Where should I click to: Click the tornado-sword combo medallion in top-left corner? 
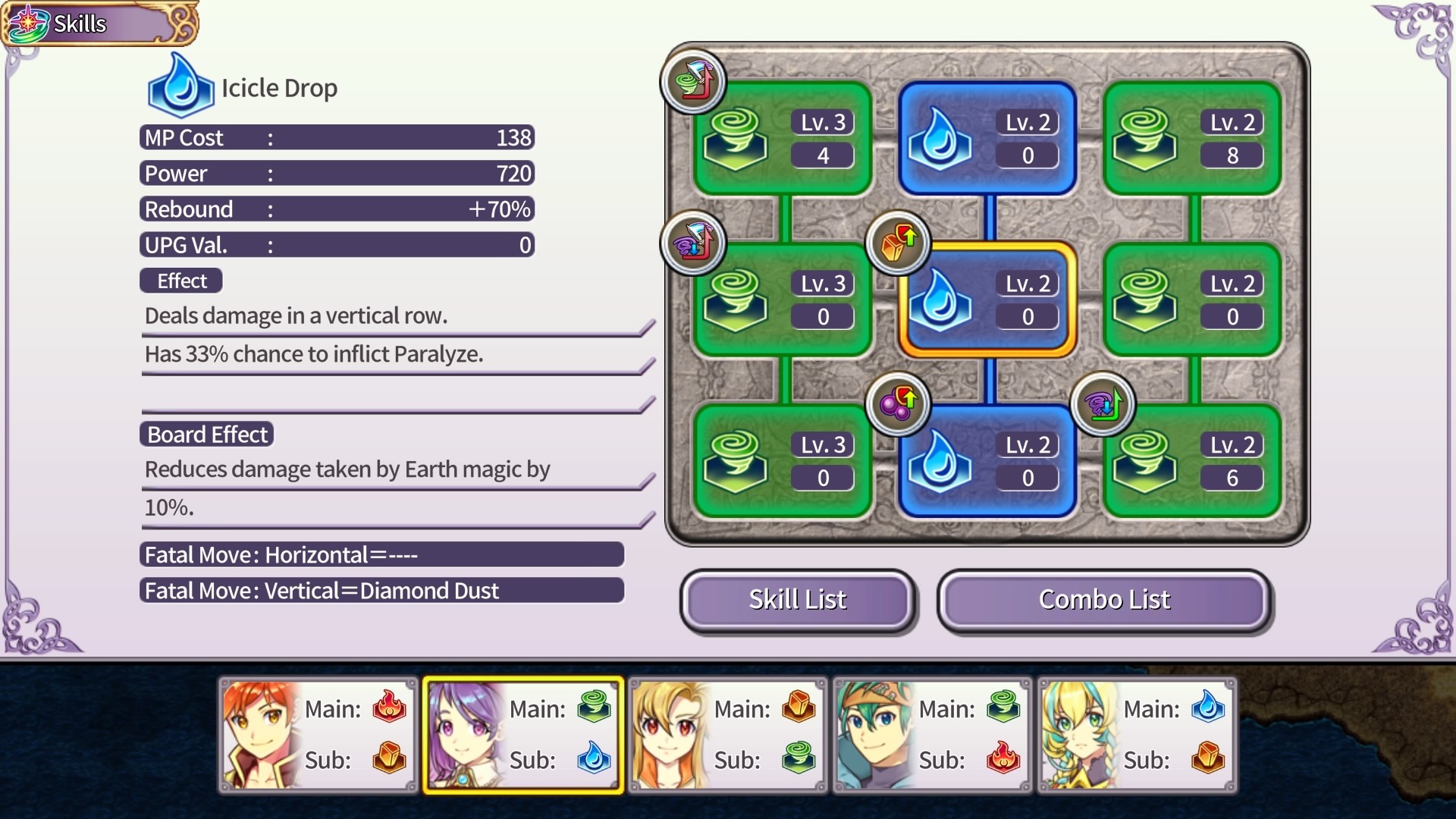coord(694,81)
